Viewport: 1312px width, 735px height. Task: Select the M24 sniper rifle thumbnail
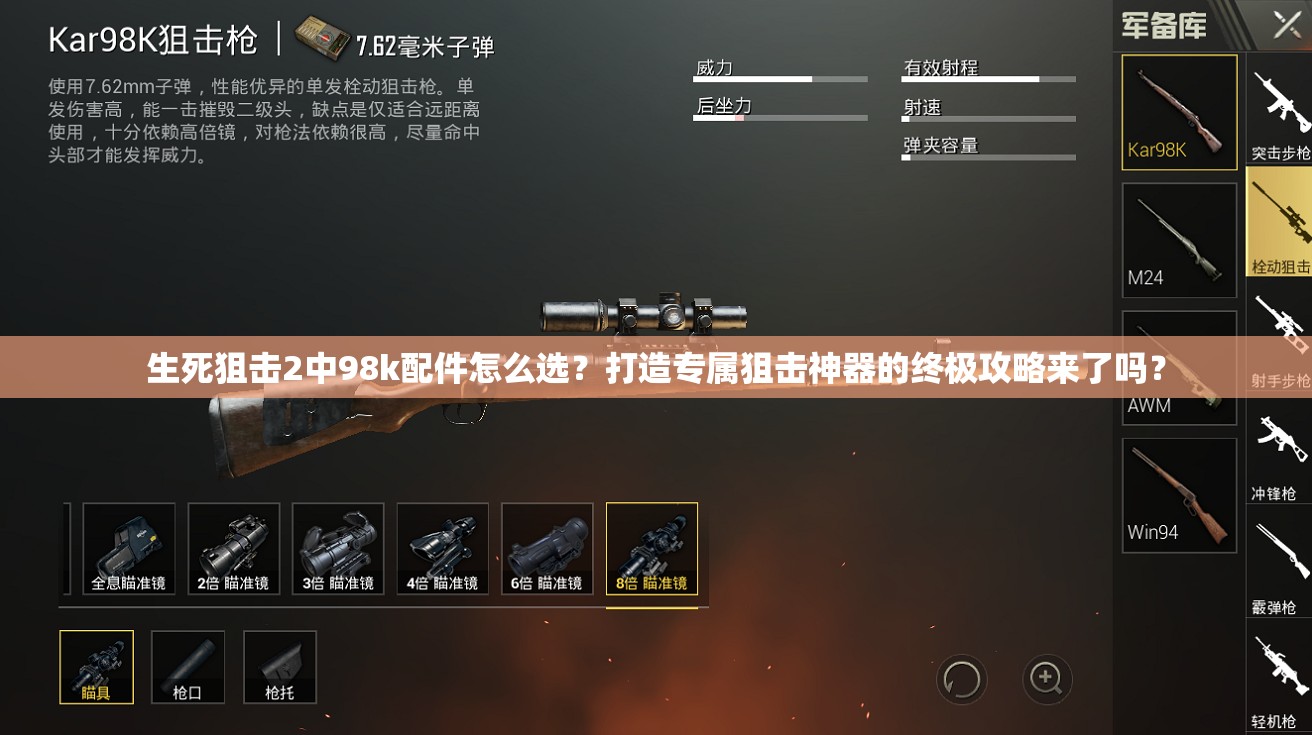1179,240
